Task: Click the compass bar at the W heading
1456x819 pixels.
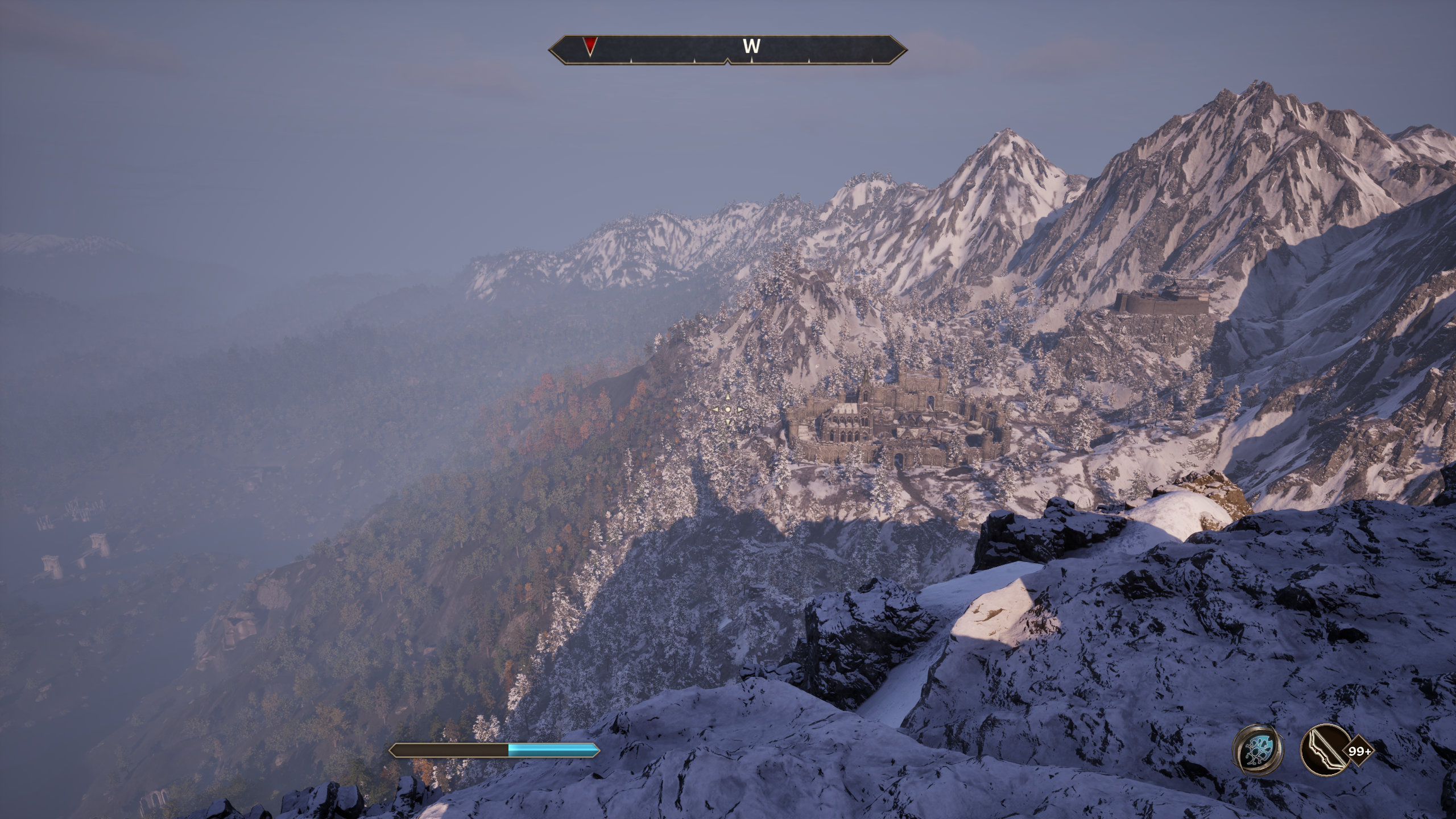Action: 751,47
